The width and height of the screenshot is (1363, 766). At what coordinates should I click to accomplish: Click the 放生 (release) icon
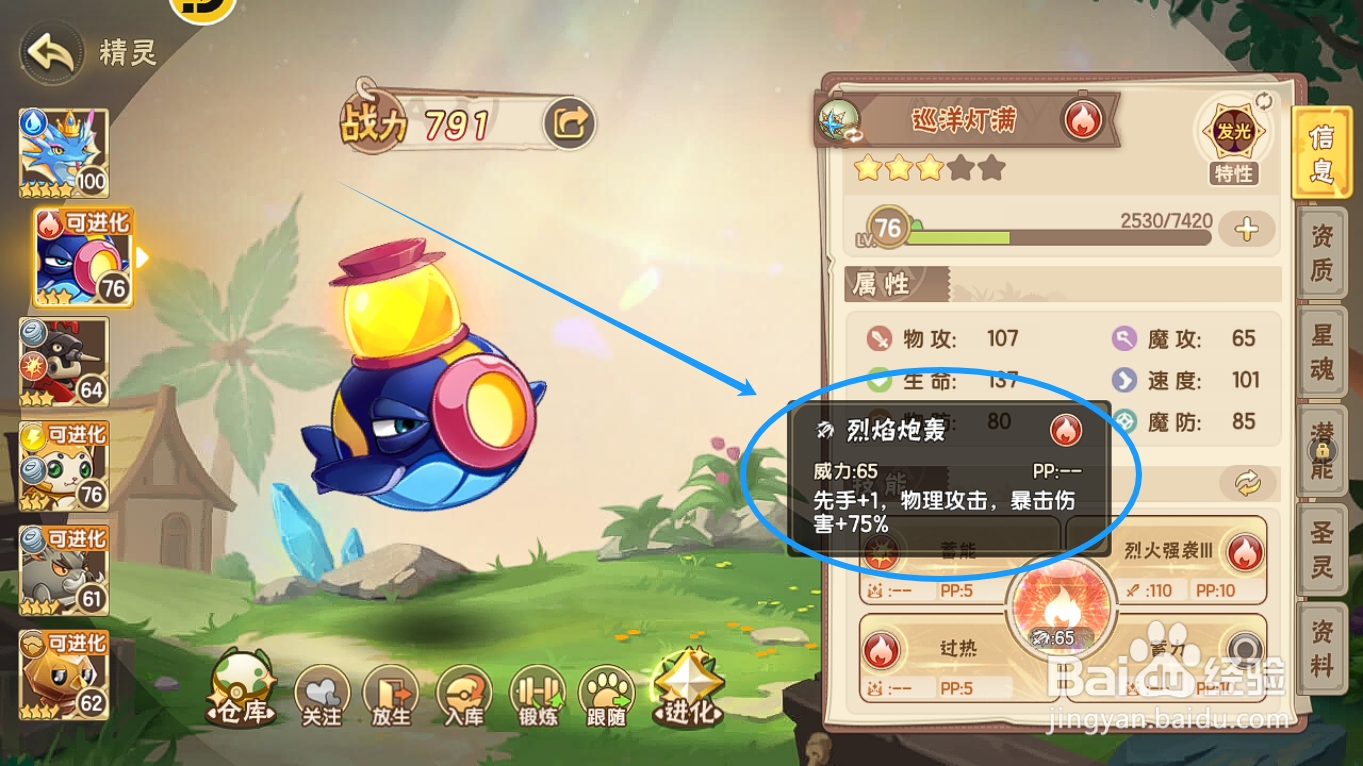pos(393,696)
